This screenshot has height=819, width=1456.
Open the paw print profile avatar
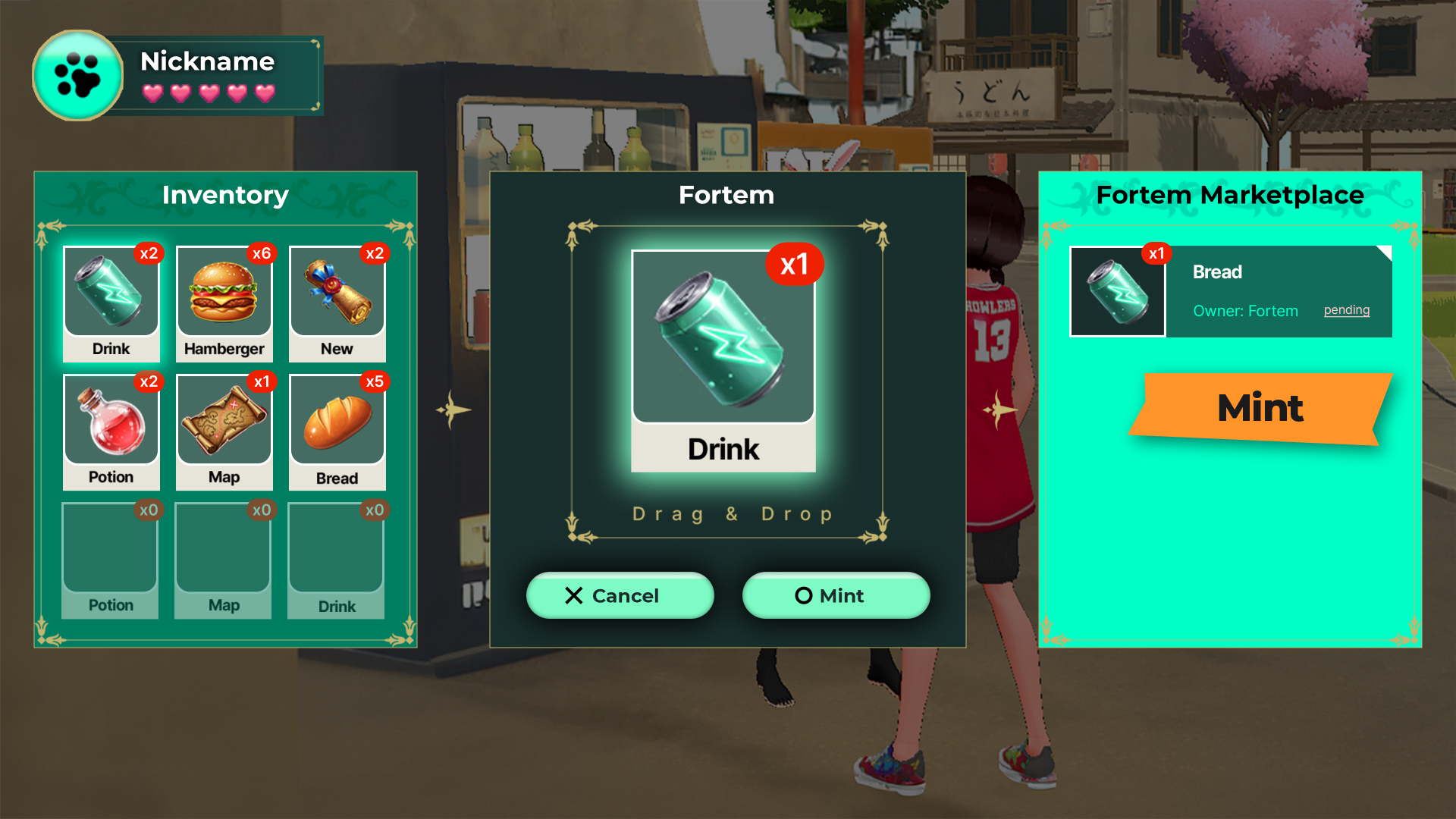coord(77,76)
